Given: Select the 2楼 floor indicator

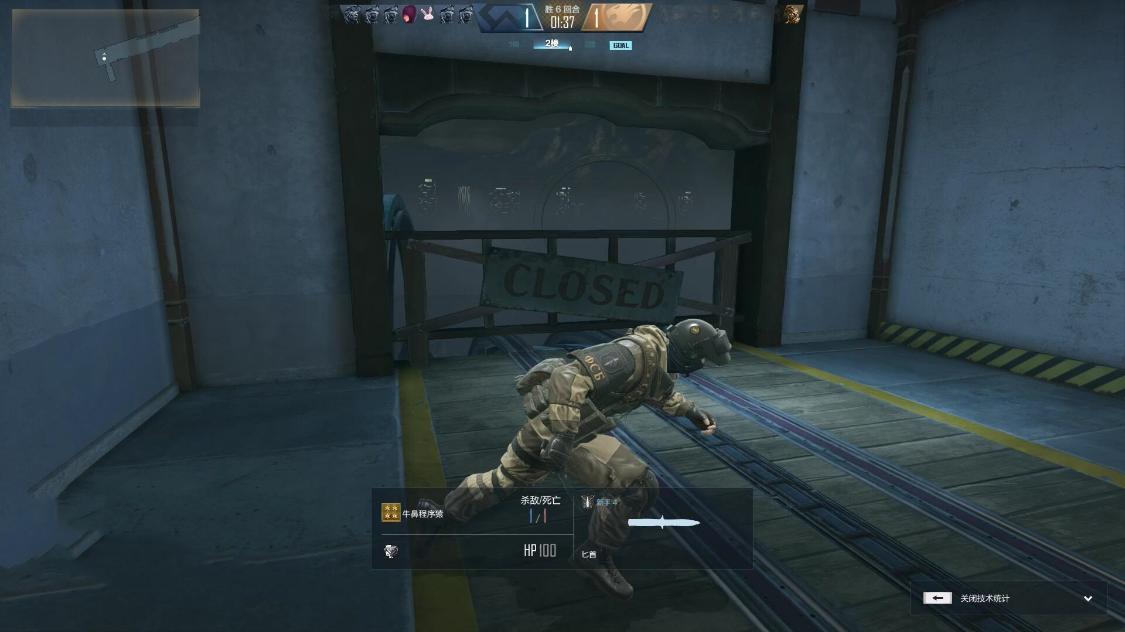Looking at the screenshot, I should 552,44.
